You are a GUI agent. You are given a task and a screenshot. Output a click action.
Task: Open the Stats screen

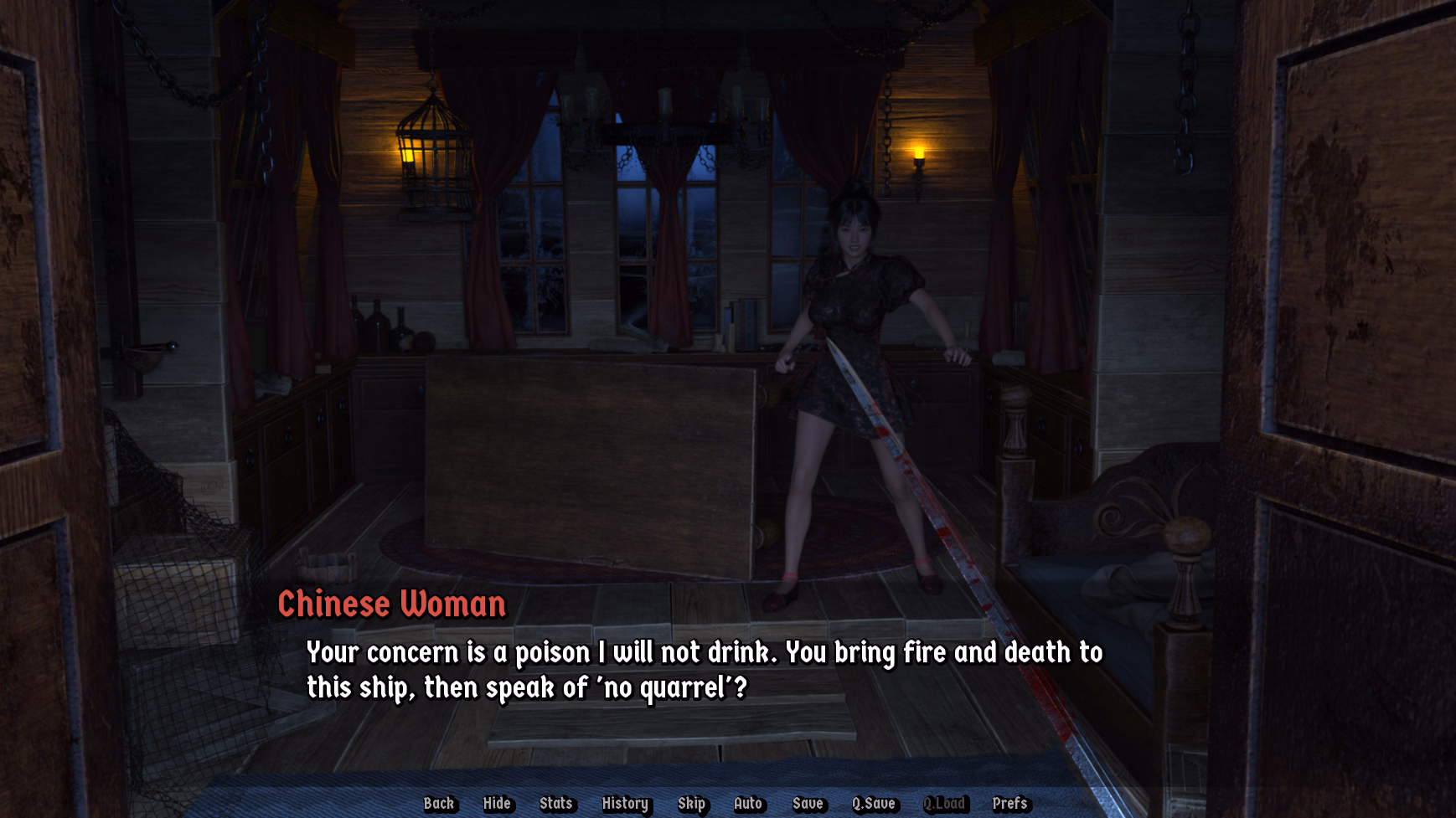pyautogui.click(x=555, y=804)
